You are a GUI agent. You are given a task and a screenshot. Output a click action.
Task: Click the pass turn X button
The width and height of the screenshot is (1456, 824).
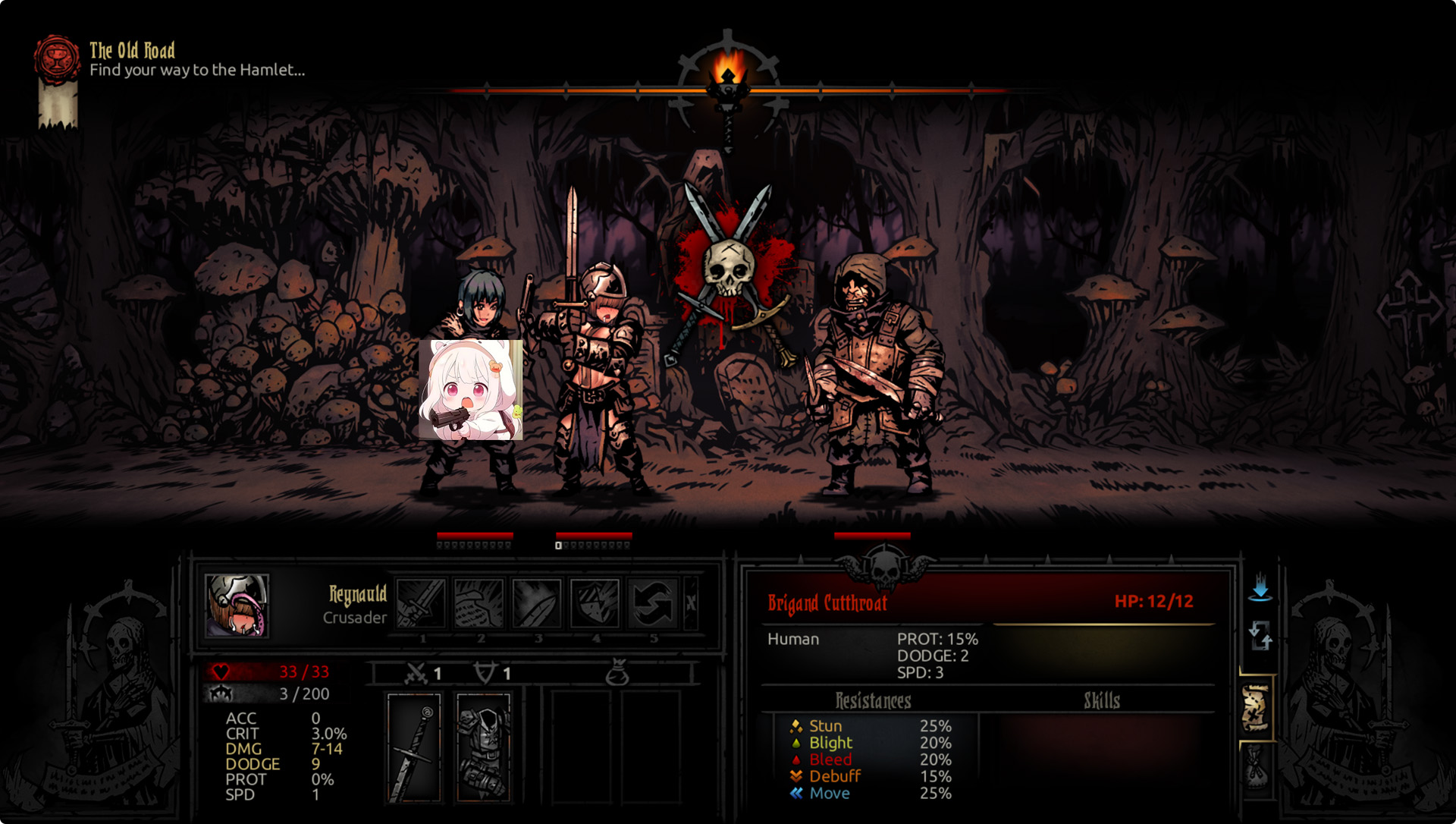pos(691,603)
